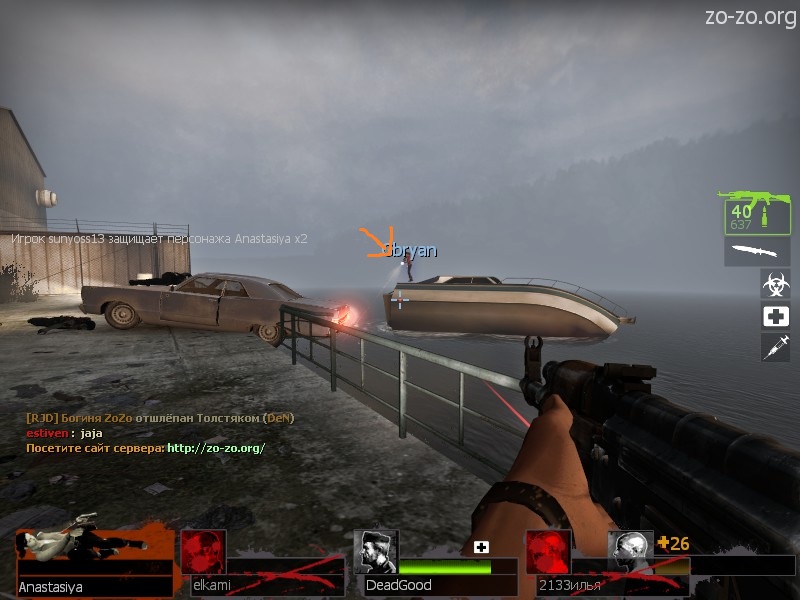Image resolution: width=800 pixels, height=600 pixels.
Task: Open the http://zo-zo.org/ link in chat
Action: (216, 448)
